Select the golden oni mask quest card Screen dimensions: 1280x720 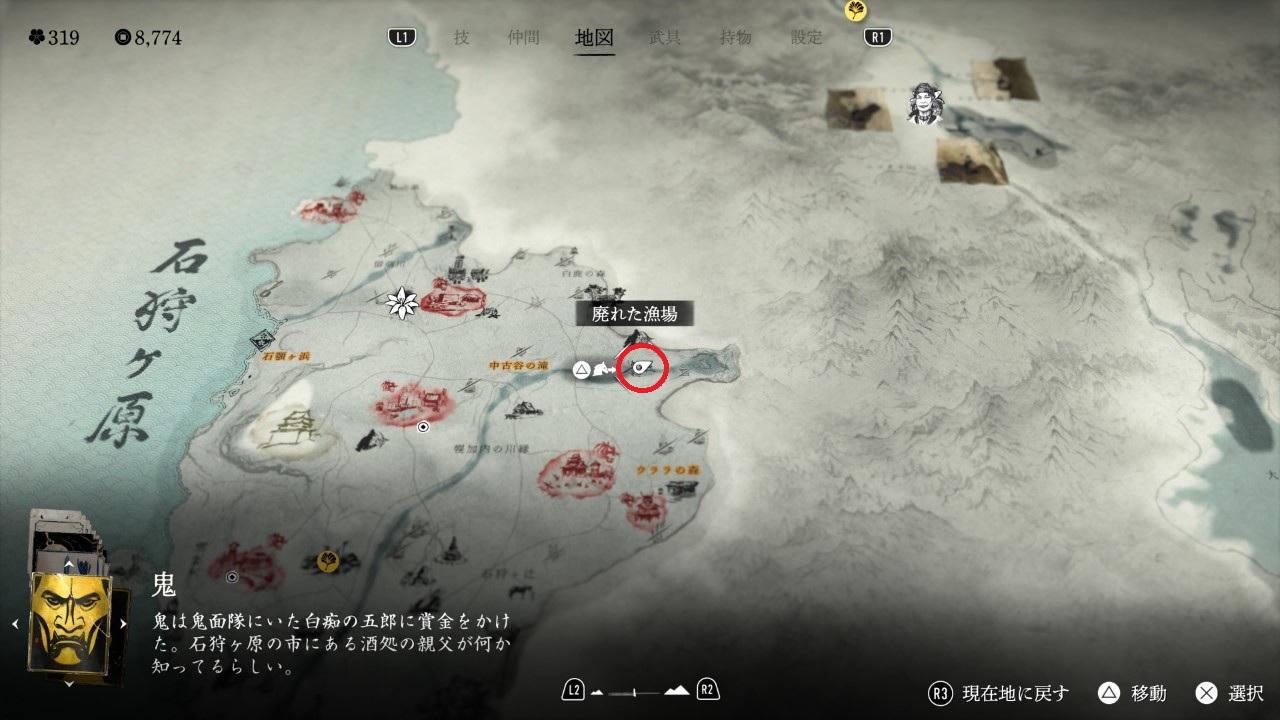[69, 623]
